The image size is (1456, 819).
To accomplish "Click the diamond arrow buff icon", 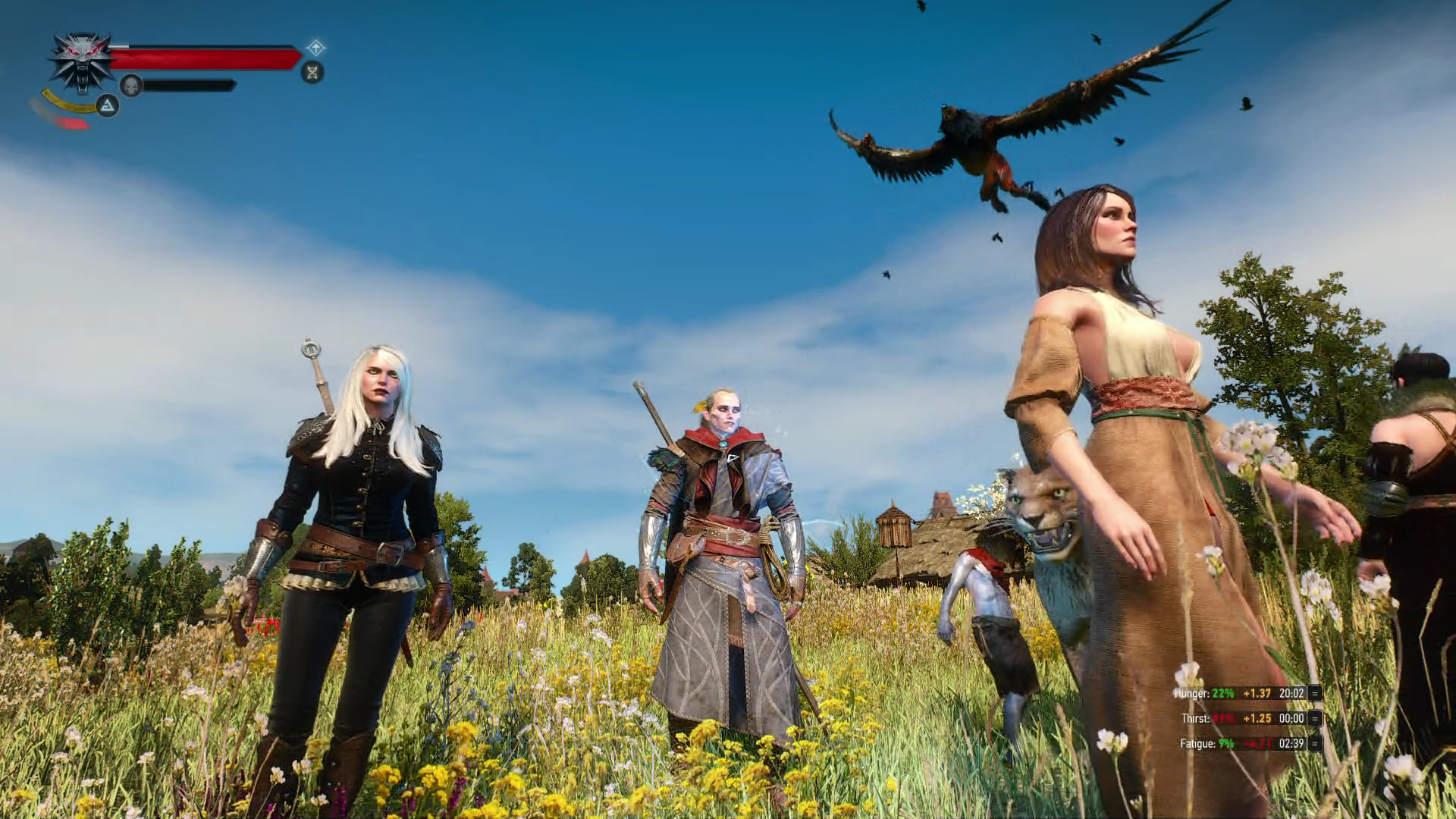I will [x=315, y=49].
